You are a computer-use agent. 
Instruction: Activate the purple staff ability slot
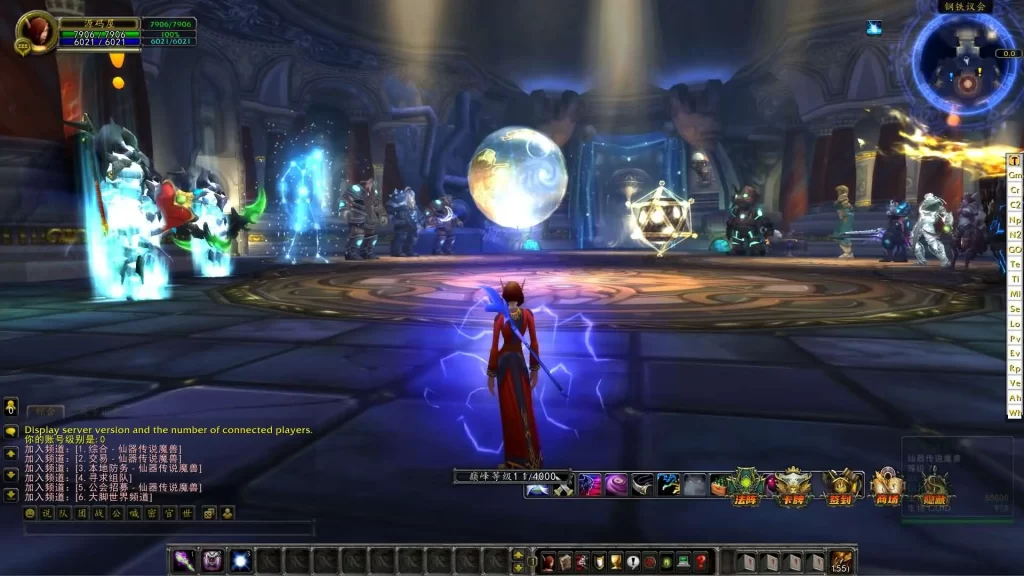coord(184,561)
